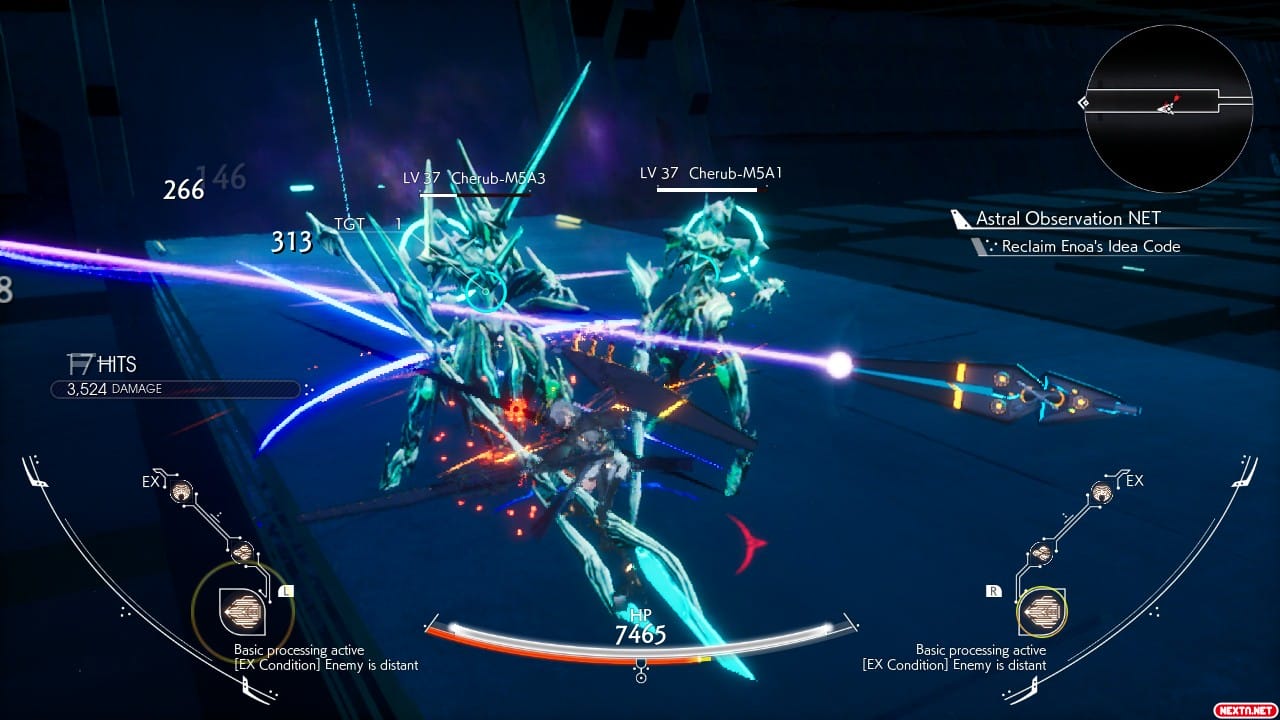Select the Astral Observation NET objective header

coord(1068,218)
